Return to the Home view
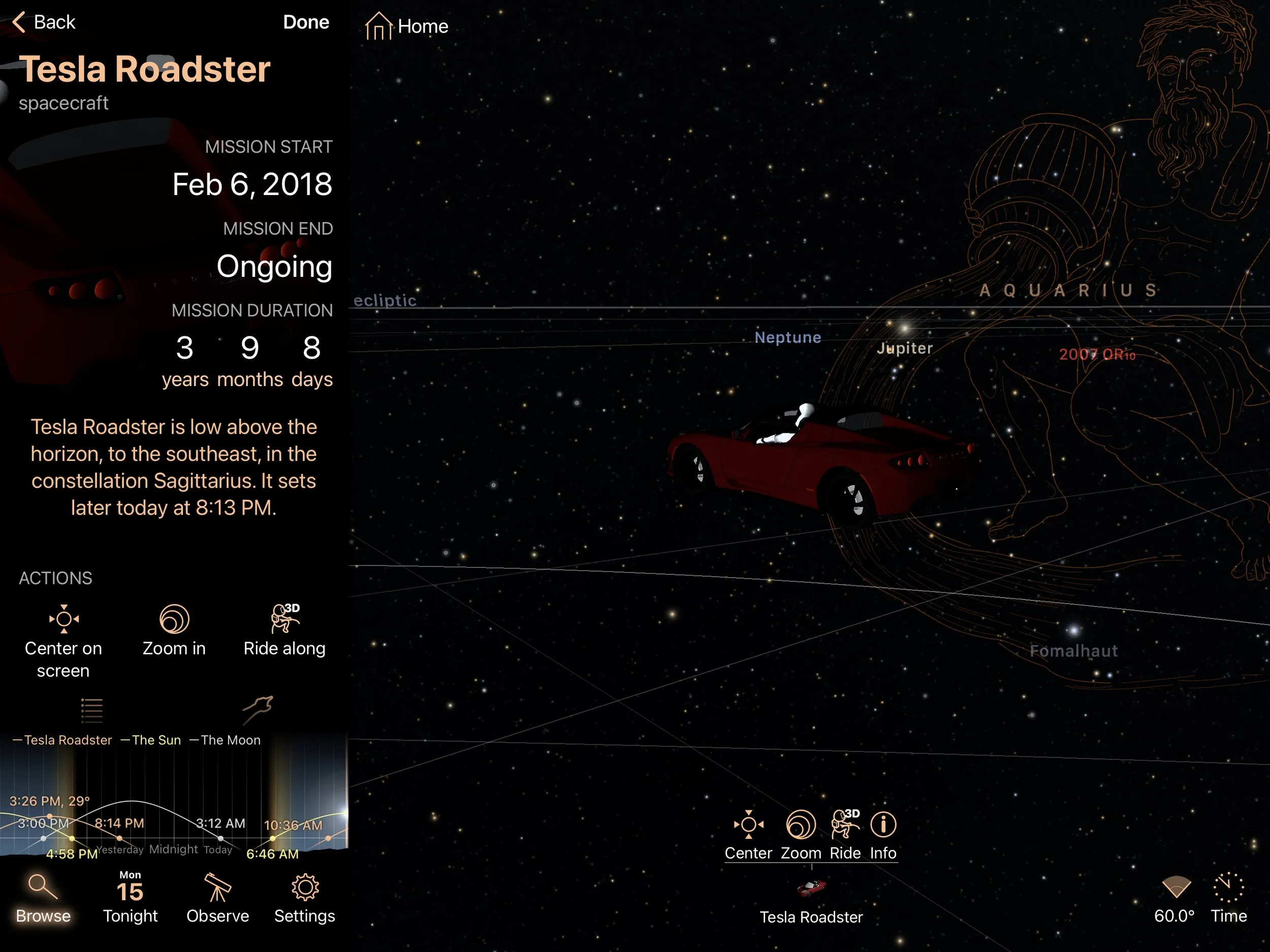 tap(406, 26)
